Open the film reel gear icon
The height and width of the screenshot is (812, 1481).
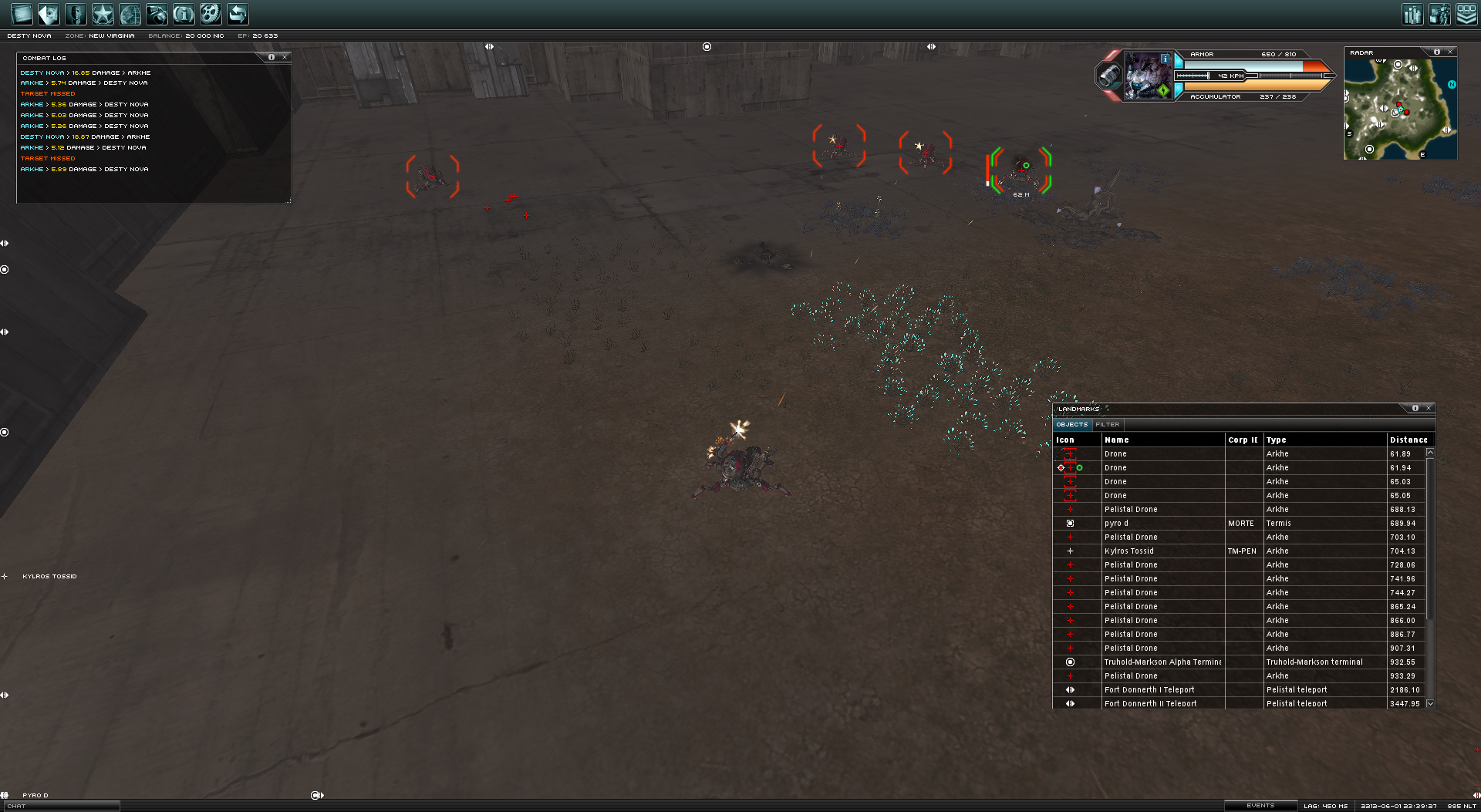(x=211, y=14)
